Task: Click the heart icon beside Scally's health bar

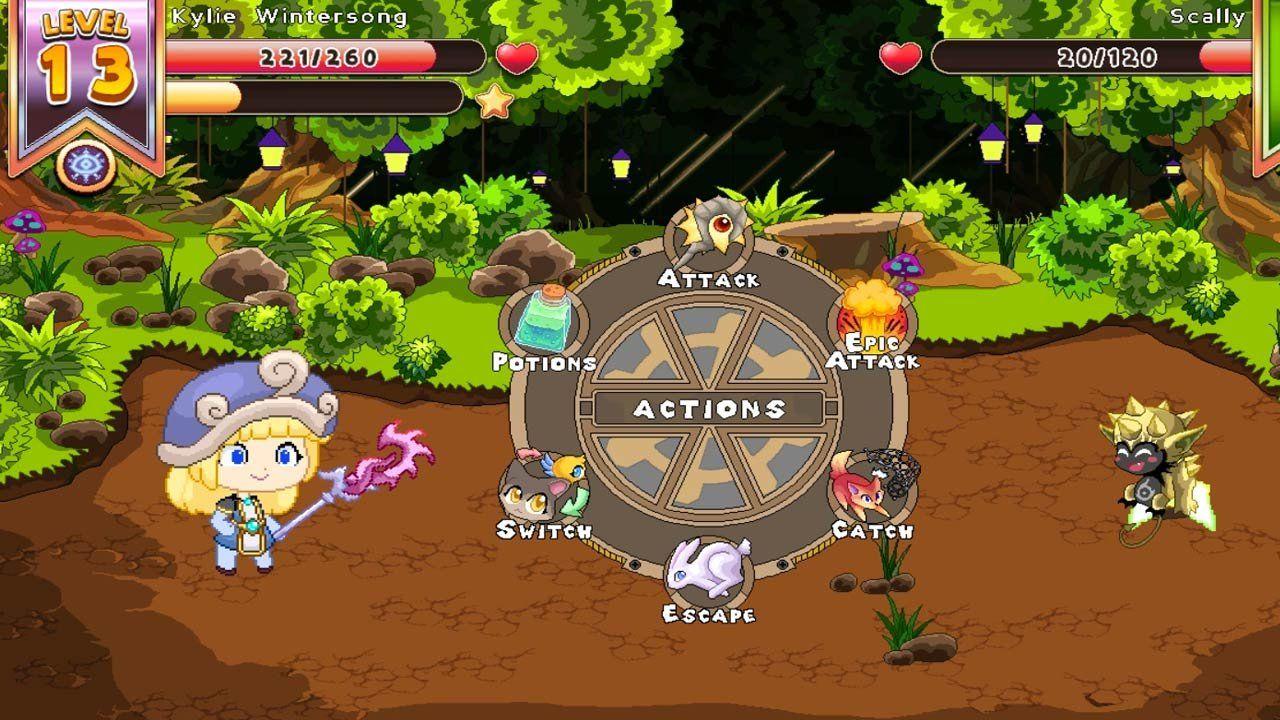Action: (901, 57)
